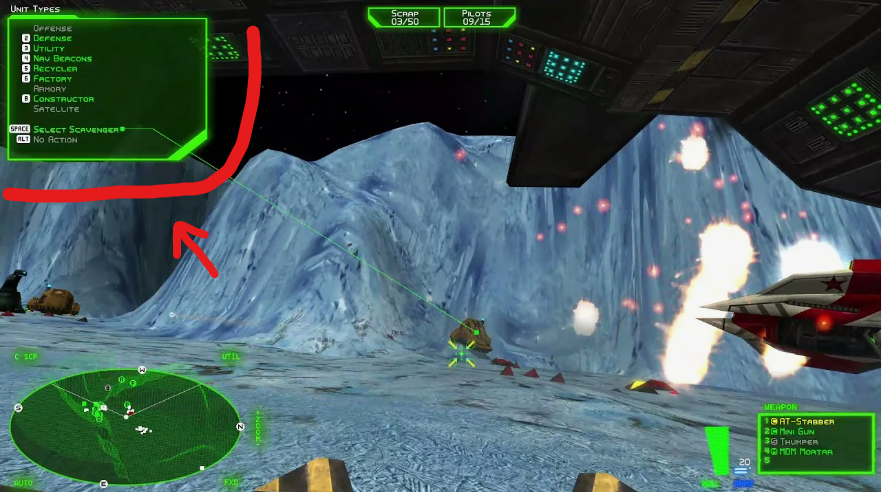Image resolution: width=882 pixels, height=492 pixels.
Task: Toggle the AUTO label by the radar
Action: tap(24, 483)
